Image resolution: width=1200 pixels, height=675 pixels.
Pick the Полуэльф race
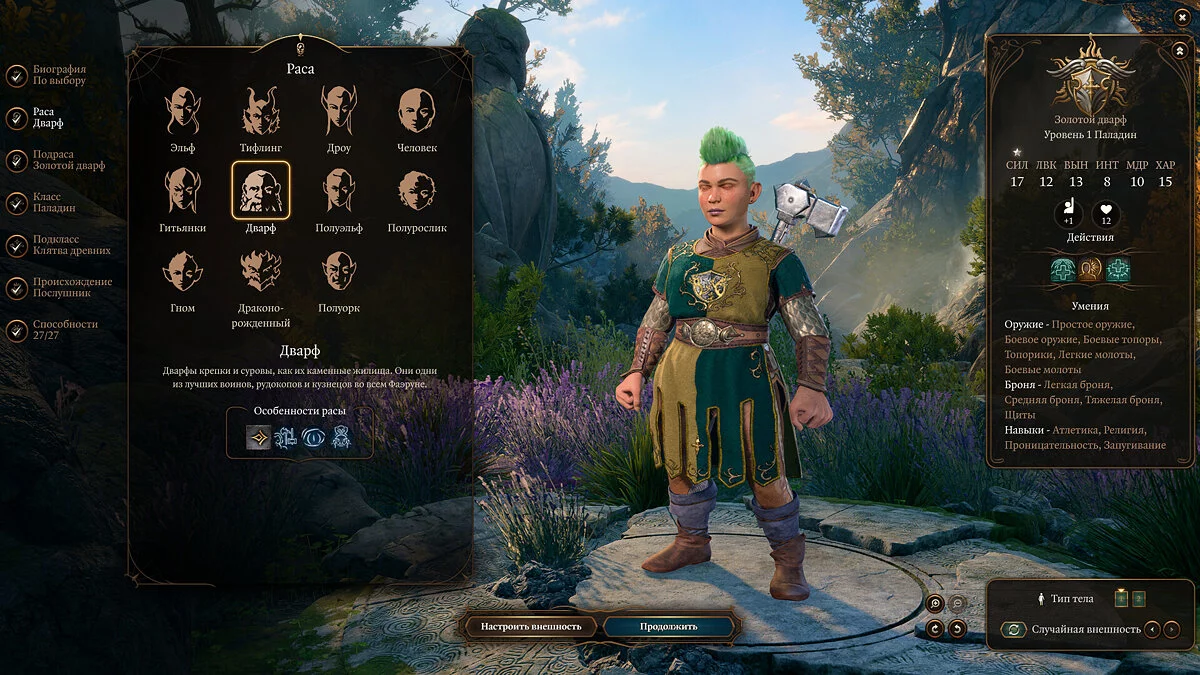tap(339, 191)
